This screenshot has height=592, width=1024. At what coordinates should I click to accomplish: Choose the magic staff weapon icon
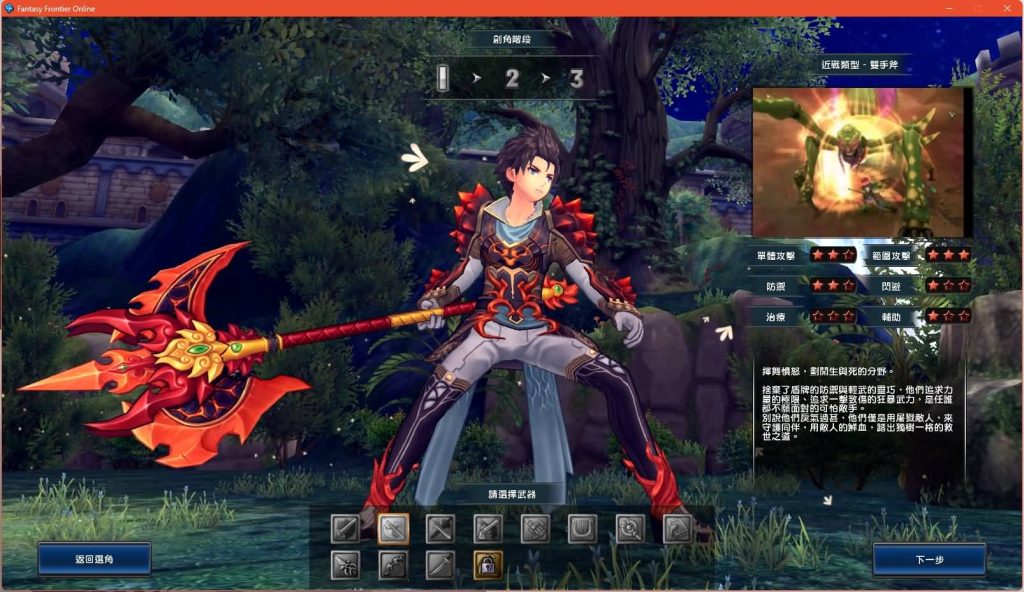click(x=630, y=527)
